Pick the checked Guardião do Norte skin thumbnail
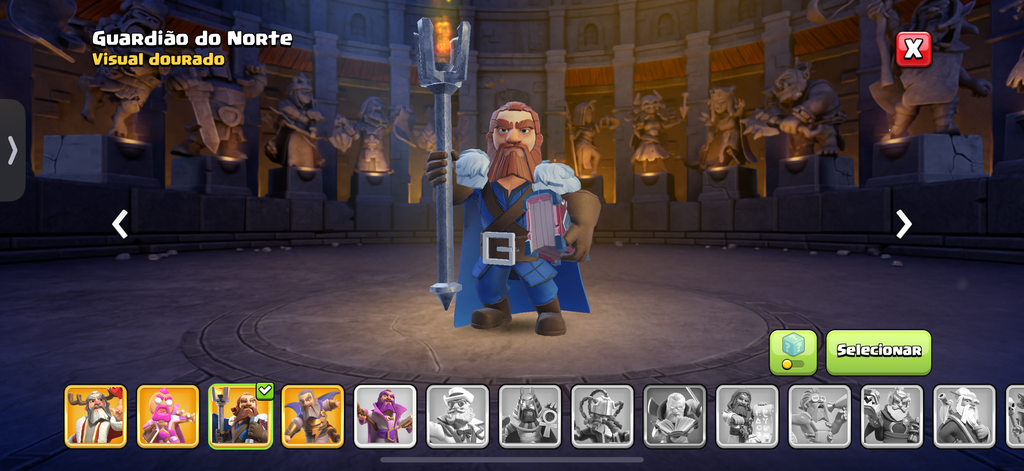Screen dimensions: 1024x471 pyautogui.click(x=240, y=416)
